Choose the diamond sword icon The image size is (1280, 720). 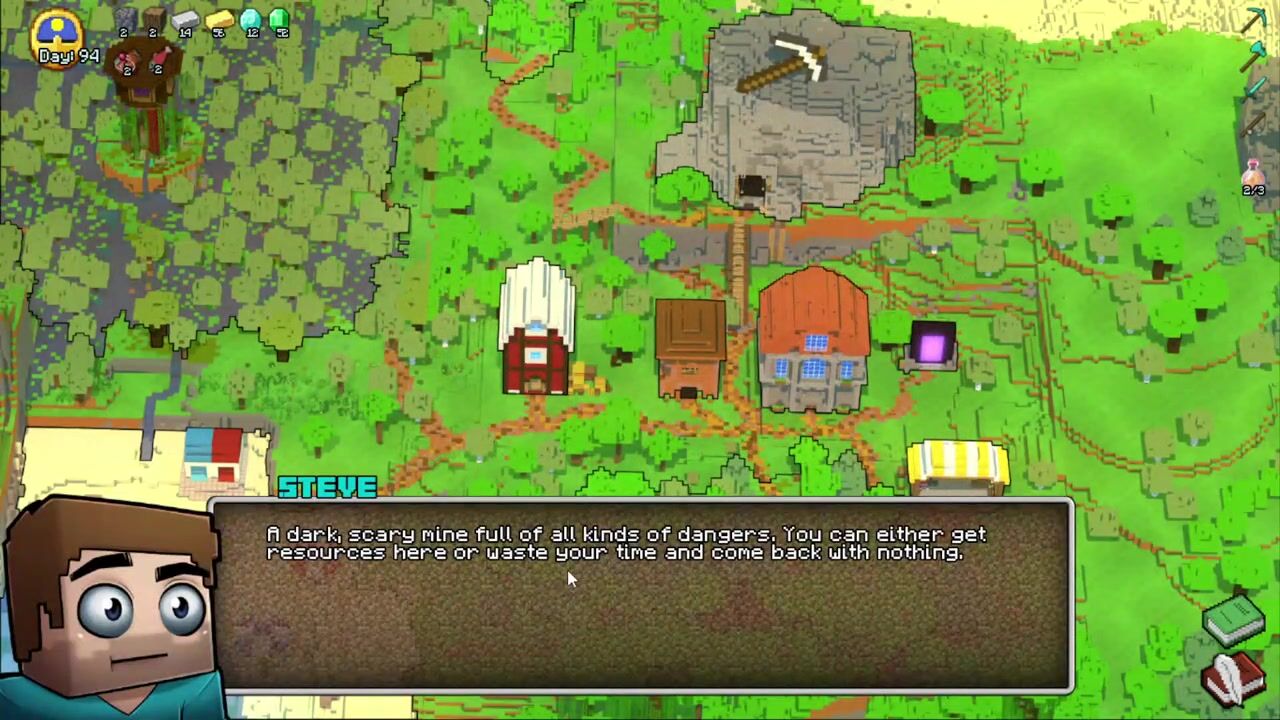[1253, 90]
